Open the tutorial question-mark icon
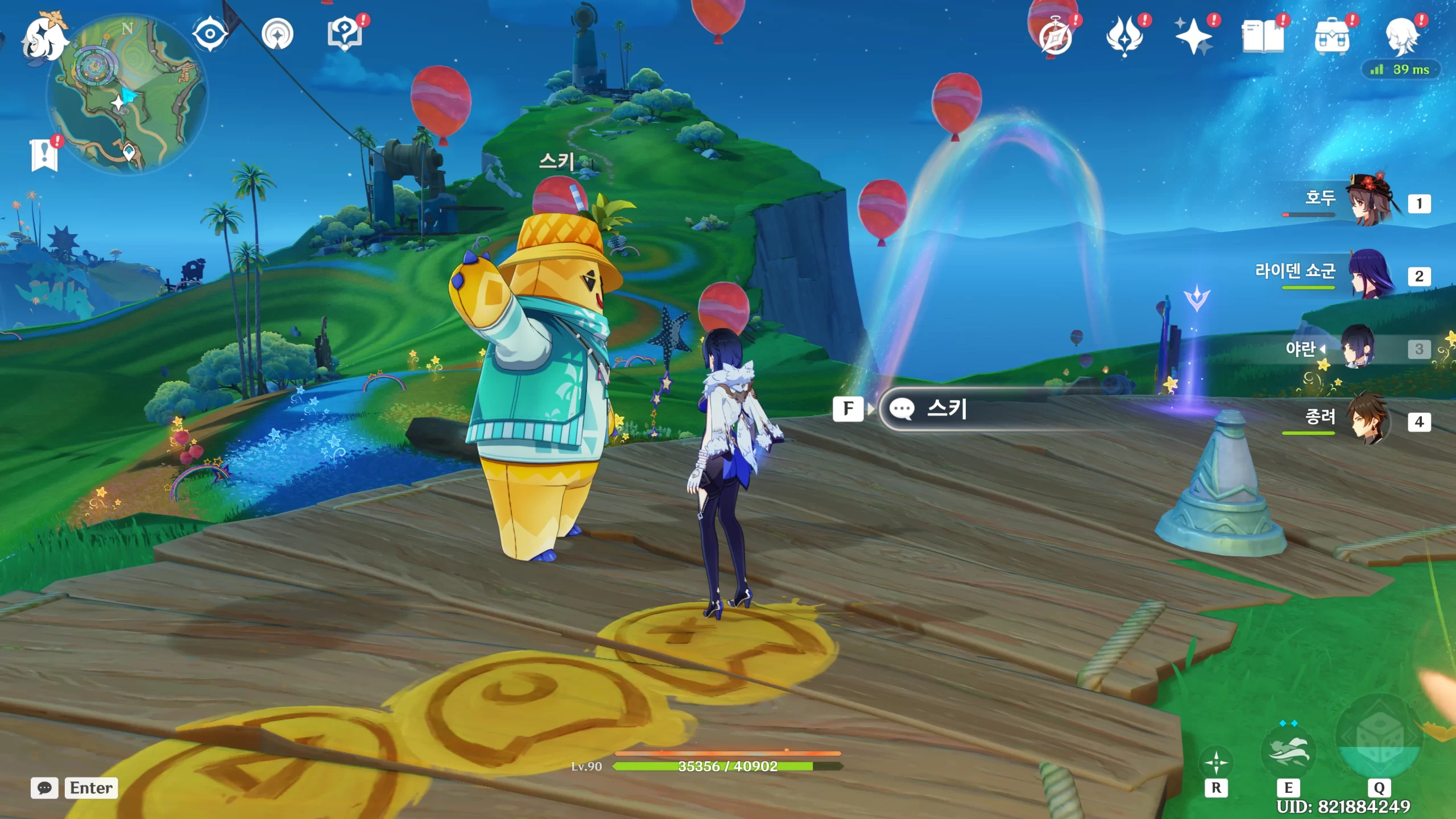The width and height of the screenshot is (1456, 819). tap(345, 34)
